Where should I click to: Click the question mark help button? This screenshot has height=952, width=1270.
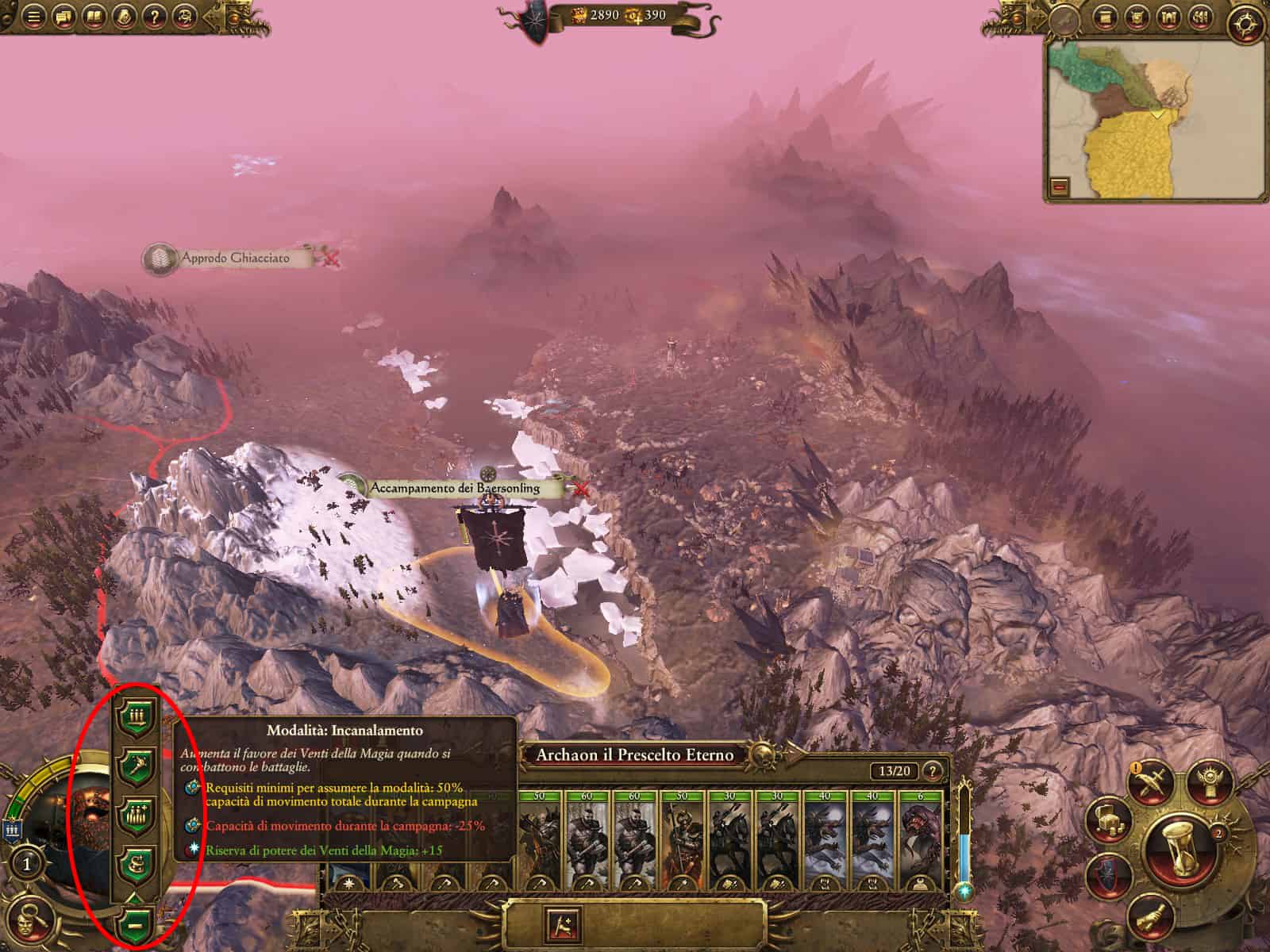point(155,16)
